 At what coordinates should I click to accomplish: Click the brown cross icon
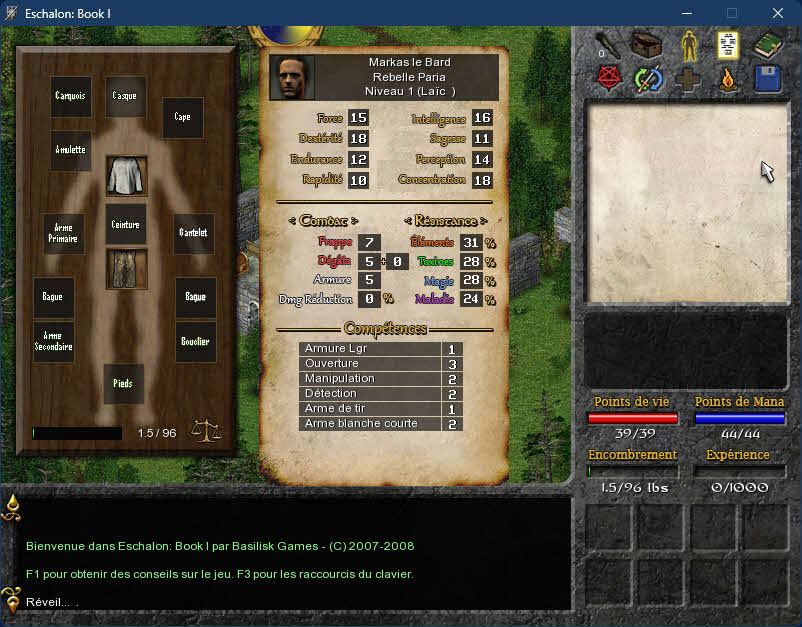pyautogui.click(x=689, y=79)
